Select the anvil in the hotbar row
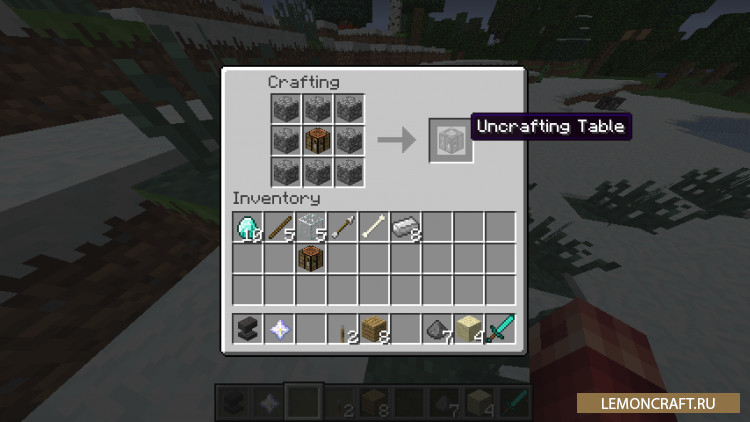 point(248,328)
